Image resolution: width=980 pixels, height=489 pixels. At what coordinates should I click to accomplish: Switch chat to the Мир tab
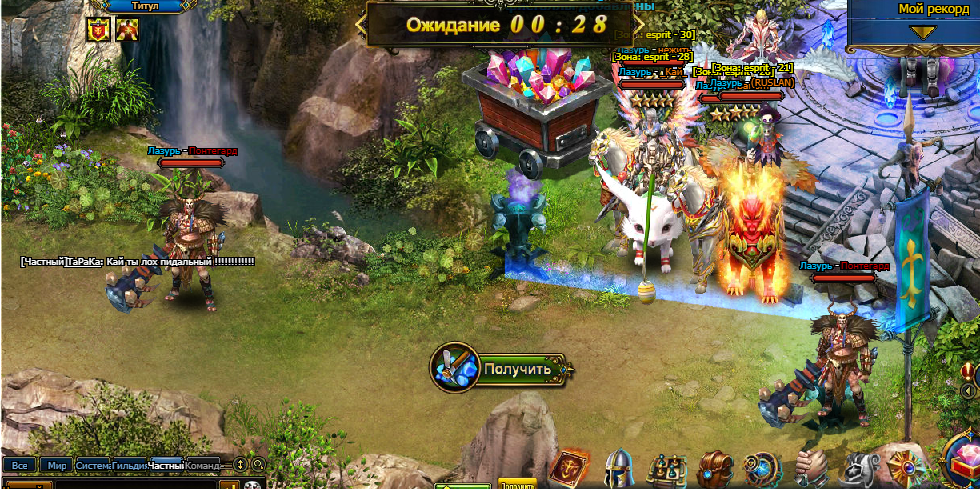pyautogui.click(x=56, y=465)
